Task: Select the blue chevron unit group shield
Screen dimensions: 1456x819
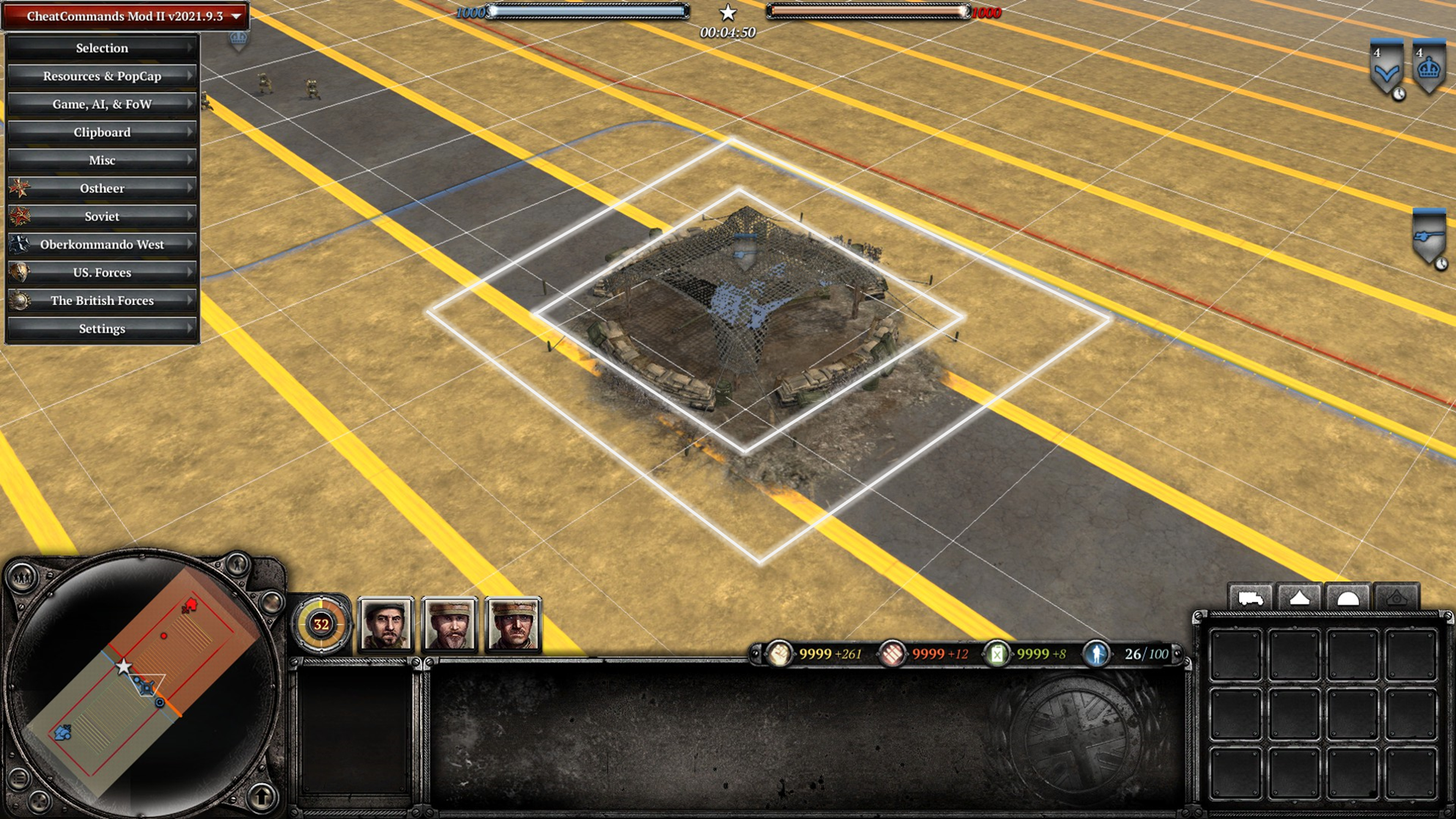Action: coord(1386,68)
